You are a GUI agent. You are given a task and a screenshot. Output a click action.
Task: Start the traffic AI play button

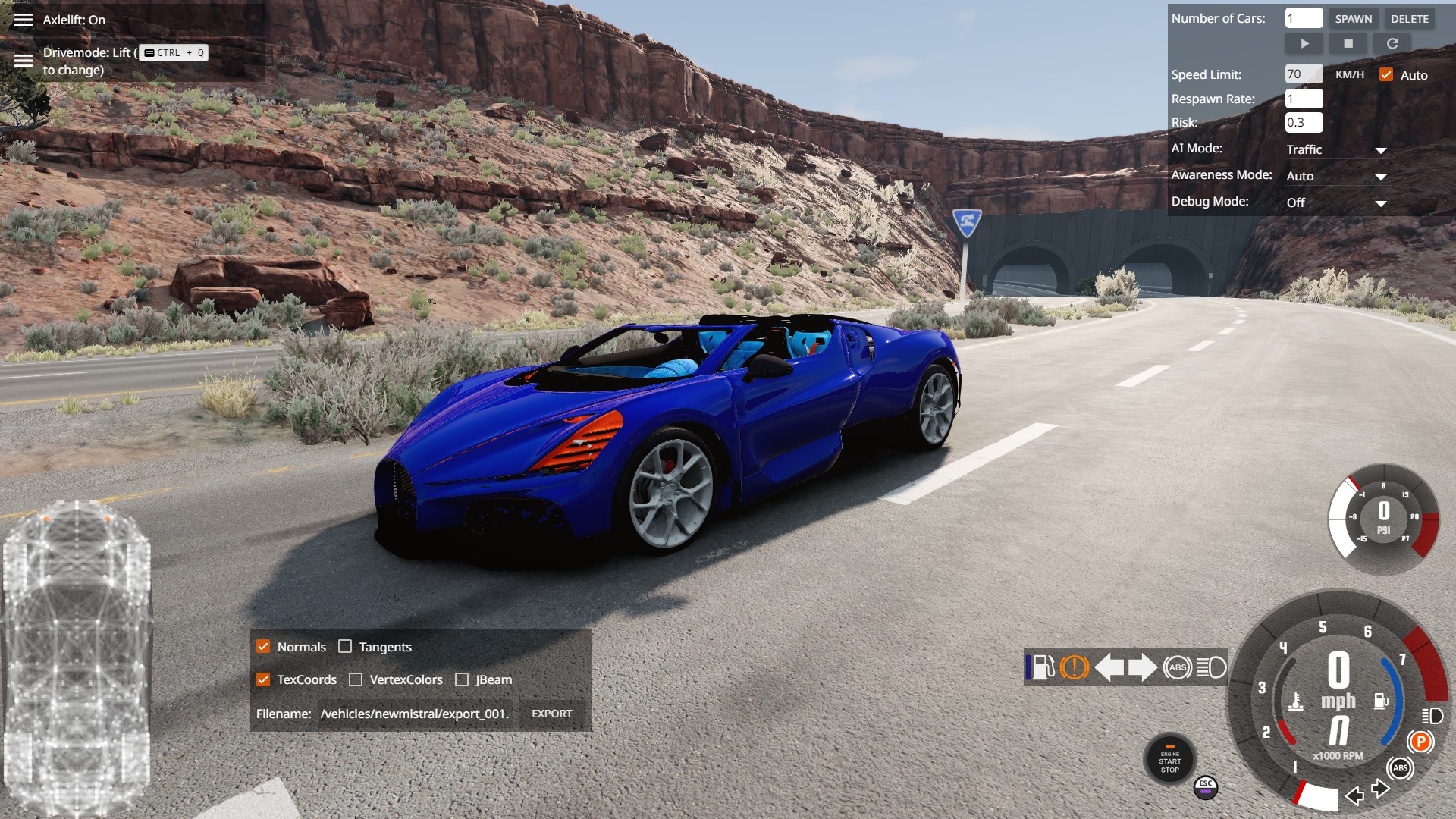(1304, 44)
